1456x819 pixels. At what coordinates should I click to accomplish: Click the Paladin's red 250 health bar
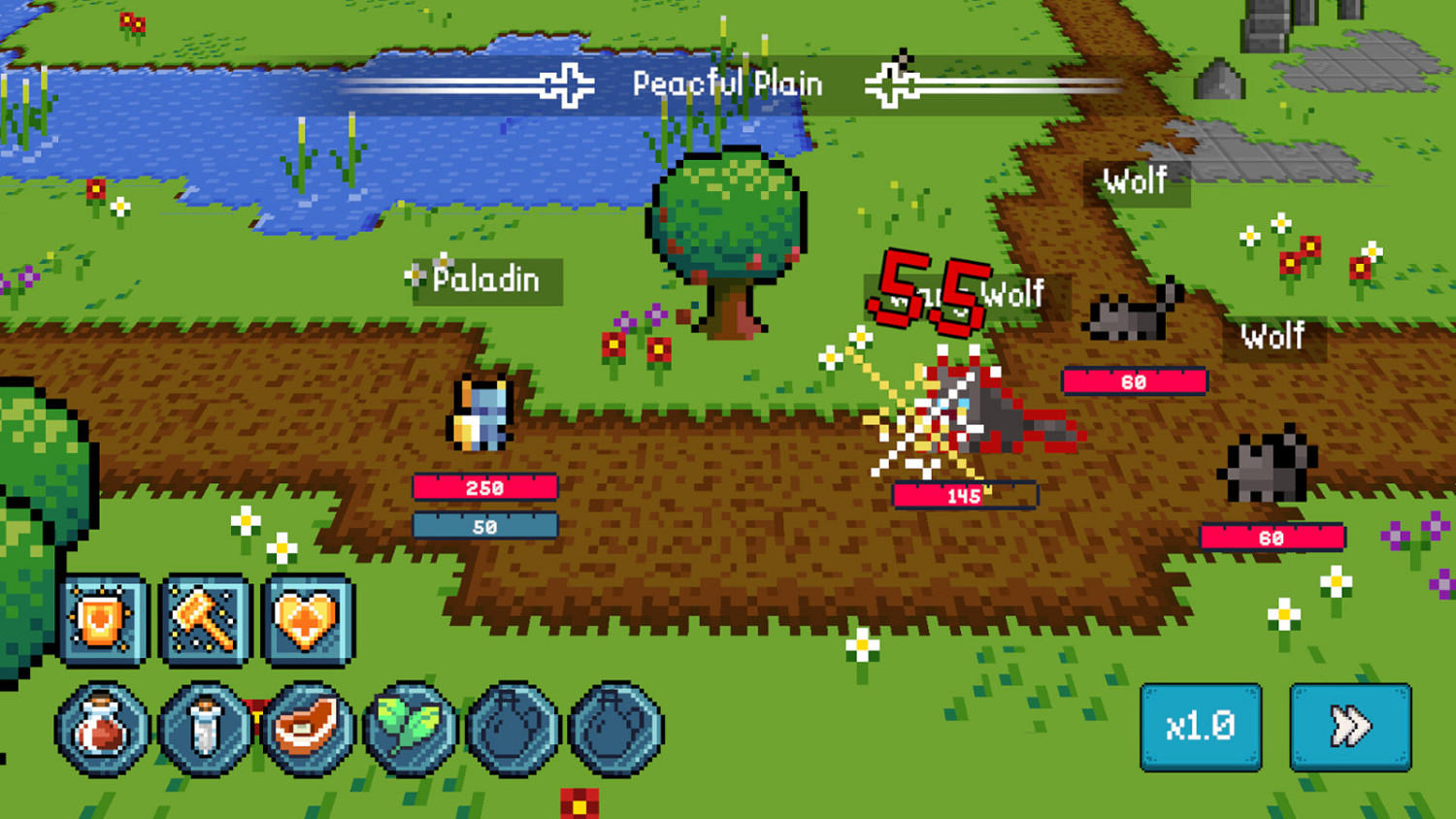pyautogui.click(x=485, y=488)
